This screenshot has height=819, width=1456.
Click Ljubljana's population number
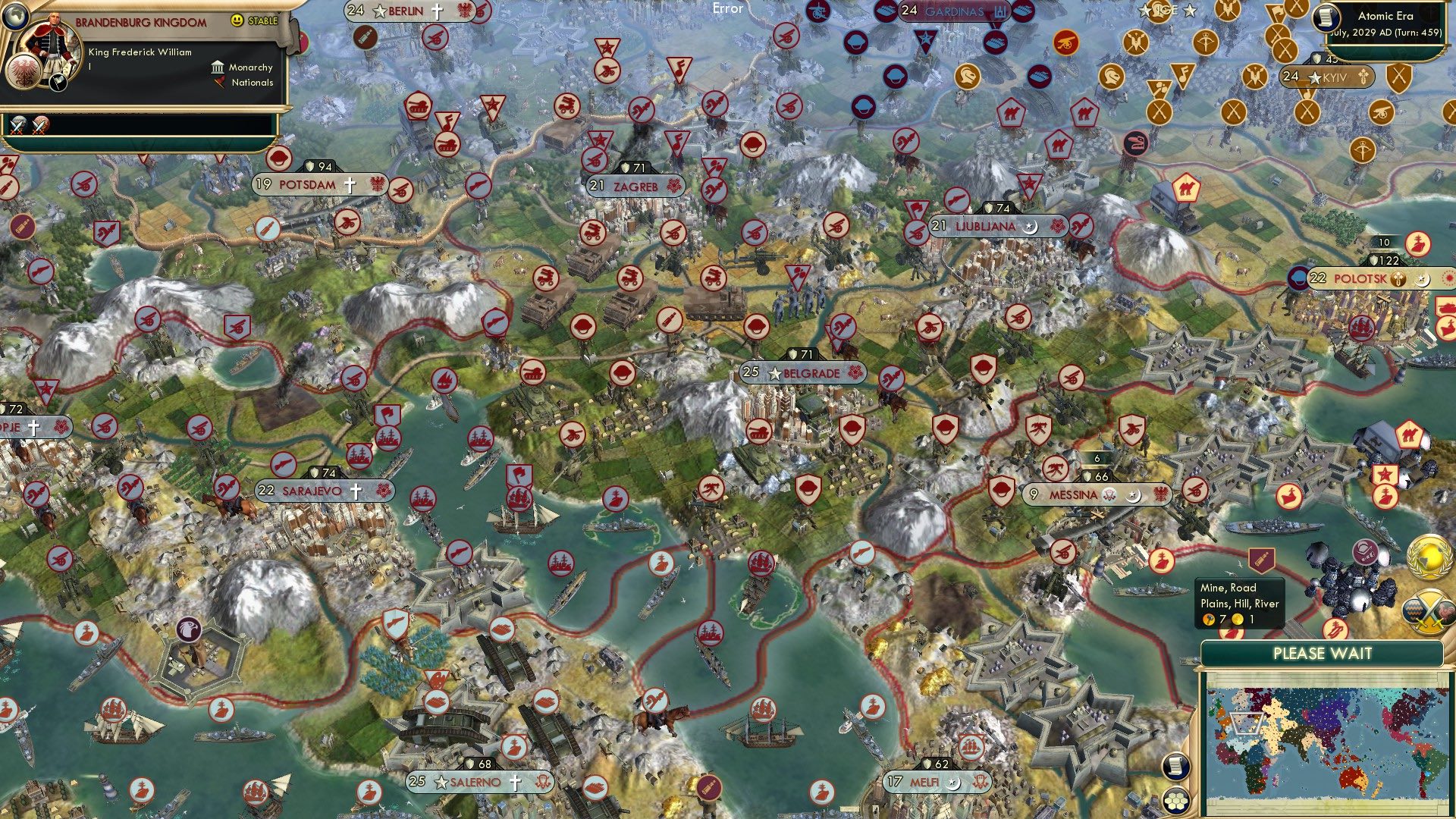(938, 224)
